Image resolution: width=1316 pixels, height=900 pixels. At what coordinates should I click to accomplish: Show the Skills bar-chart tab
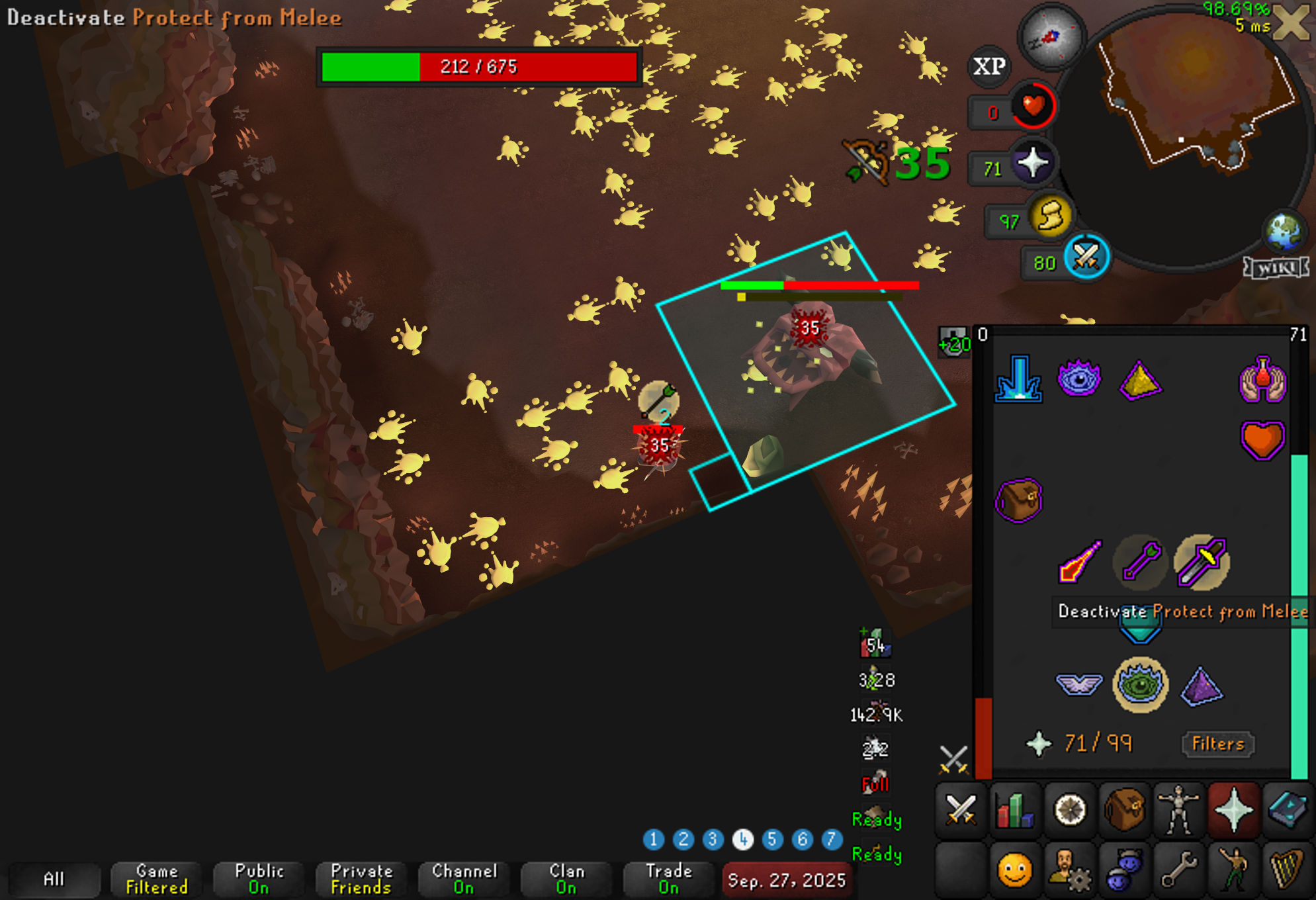click(x=1014, y=809)
